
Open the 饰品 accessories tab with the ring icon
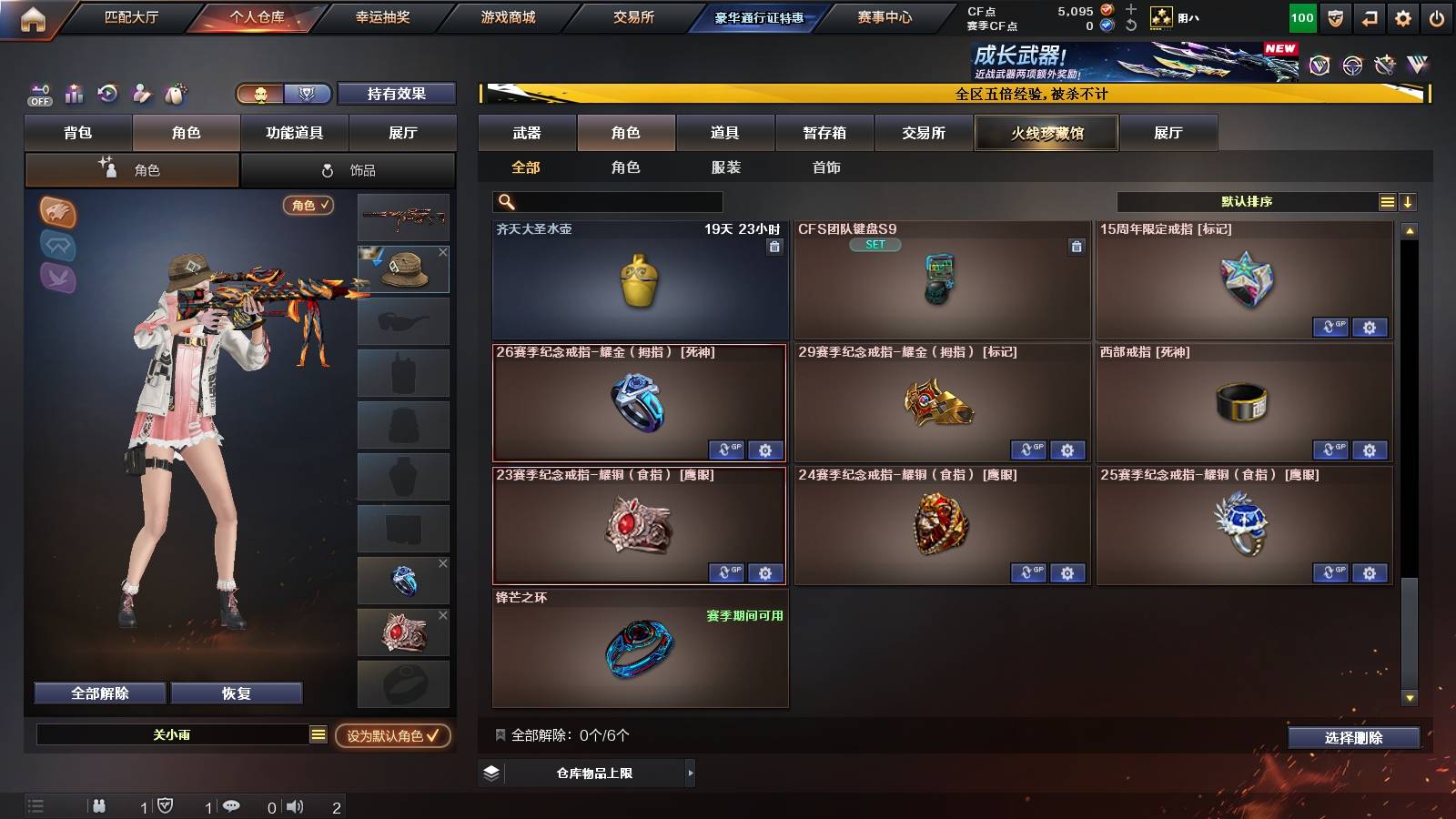point(348,169)
